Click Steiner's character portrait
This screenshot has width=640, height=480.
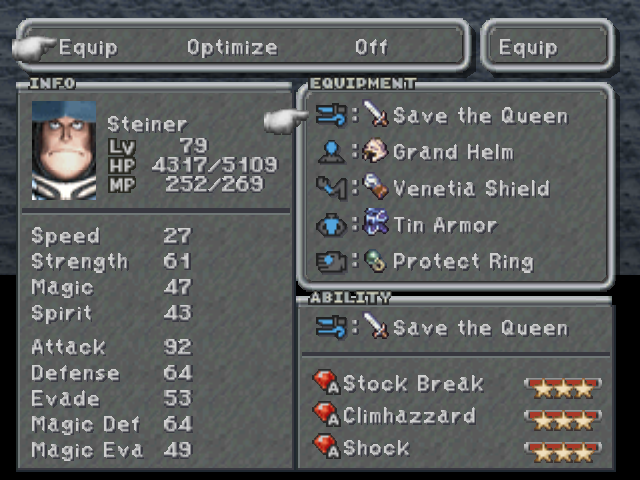(64, 150)
